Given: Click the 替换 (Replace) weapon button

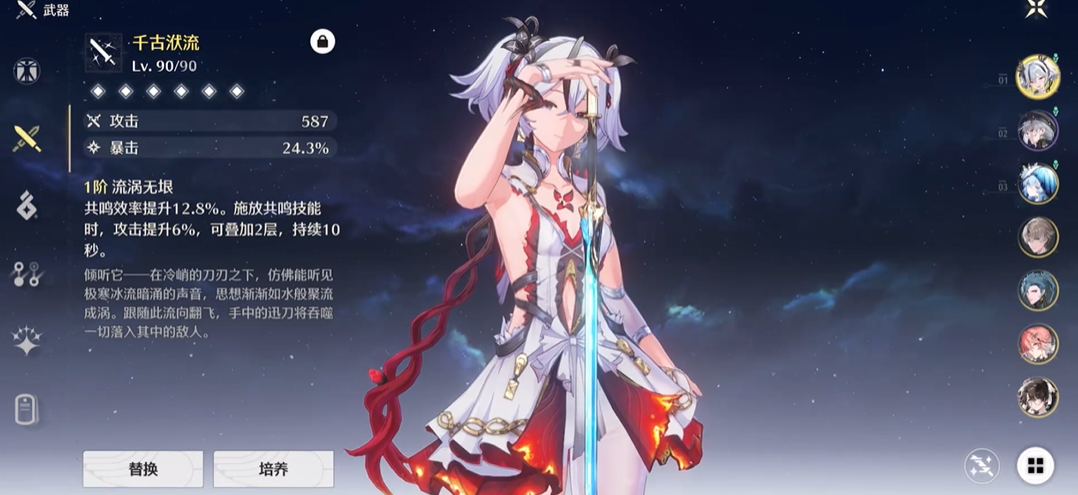Looking at the screenshot, I should 143,468.
